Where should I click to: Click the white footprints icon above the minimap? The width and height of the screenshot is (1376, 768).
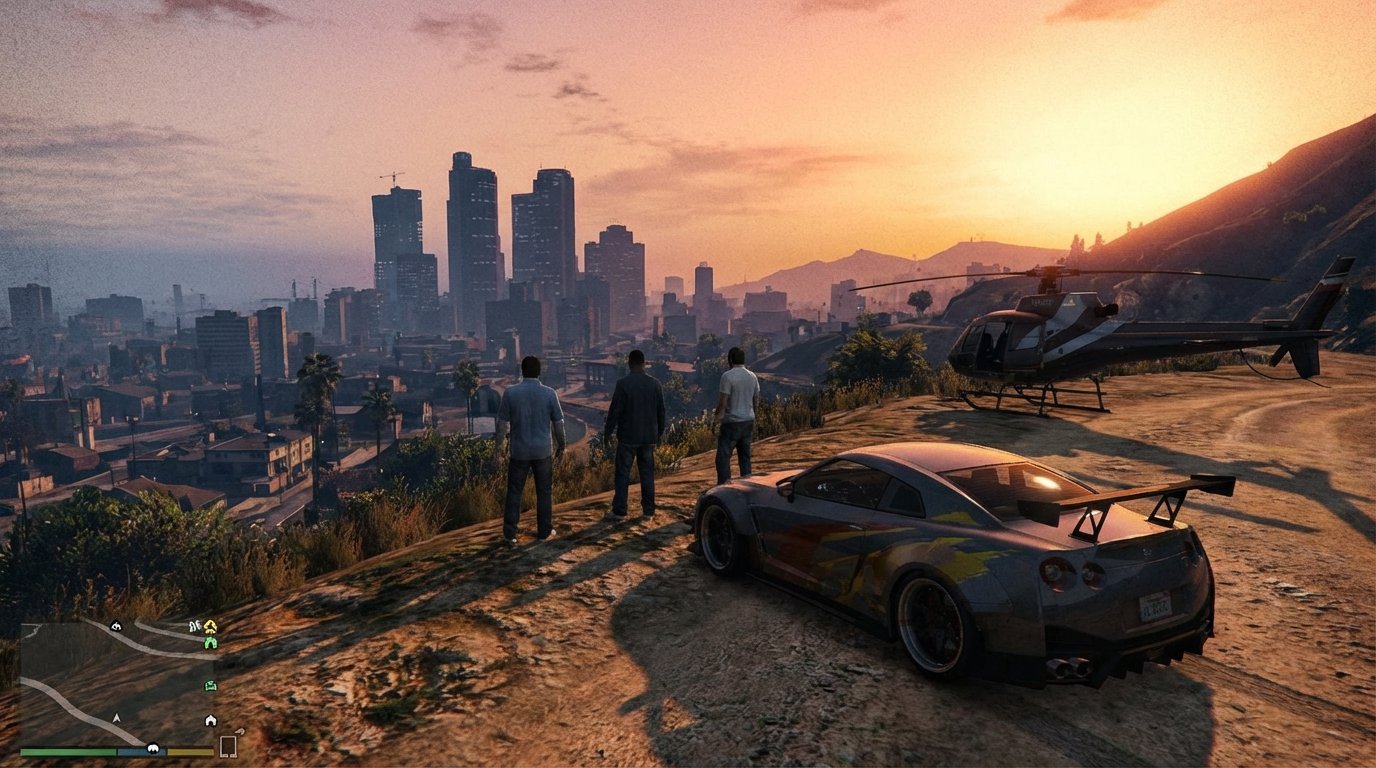[x=194, y=625]
